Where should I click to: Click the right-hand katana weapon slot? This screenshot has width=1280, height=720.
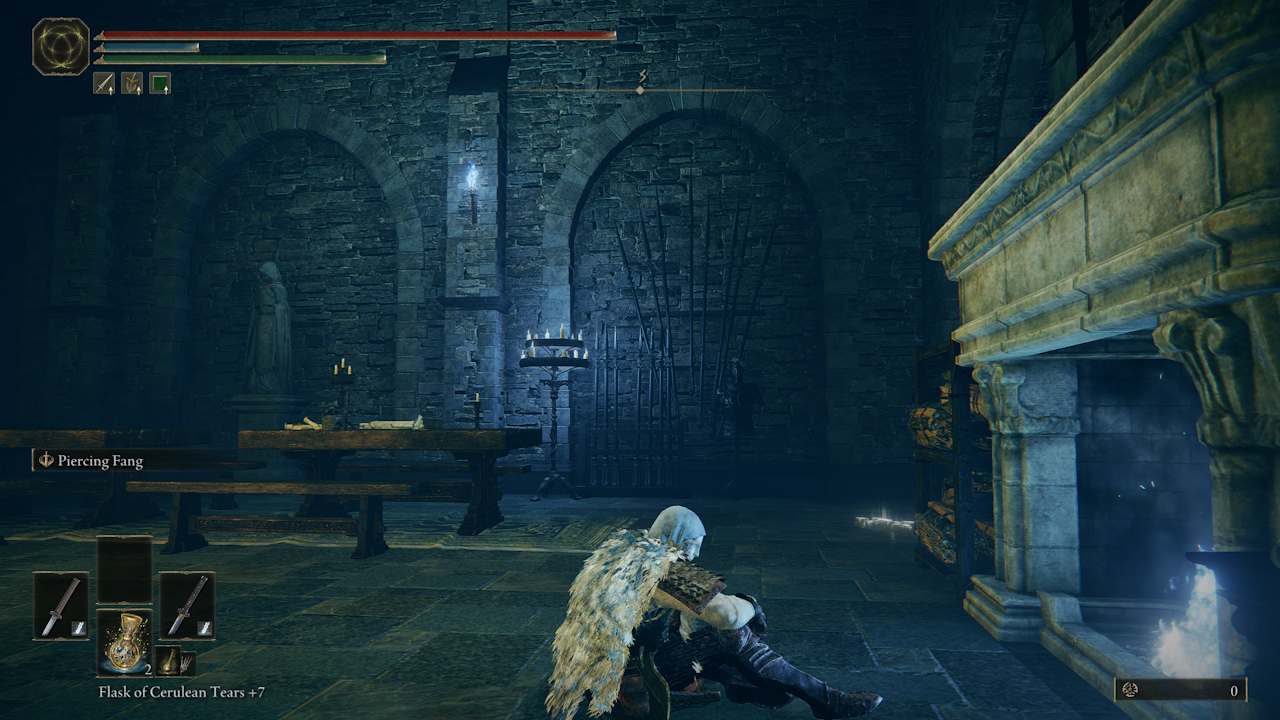(x=187, y=605)
